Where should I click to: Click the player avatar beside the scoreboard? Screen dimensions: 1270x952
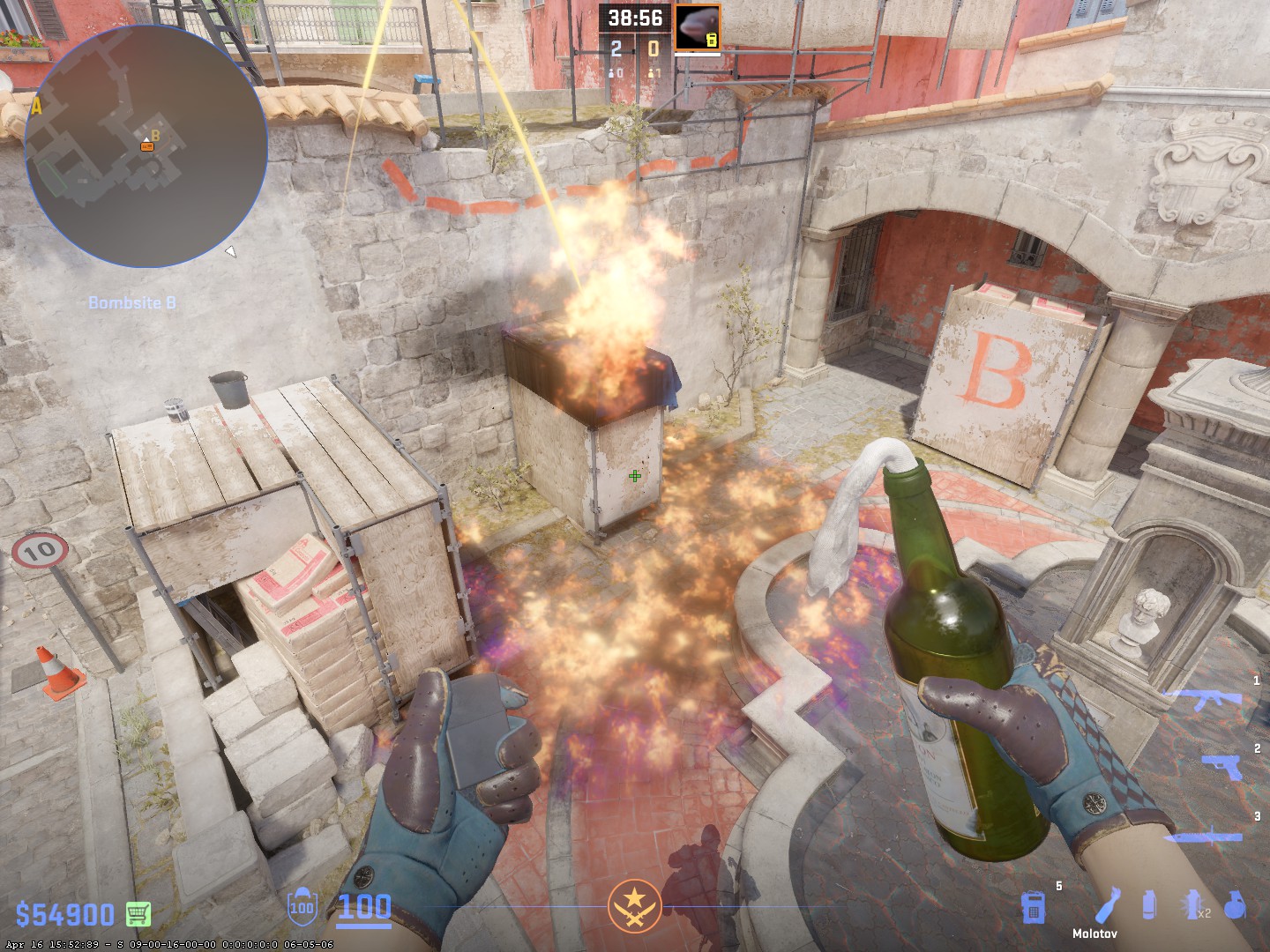[x=698, y=27]
